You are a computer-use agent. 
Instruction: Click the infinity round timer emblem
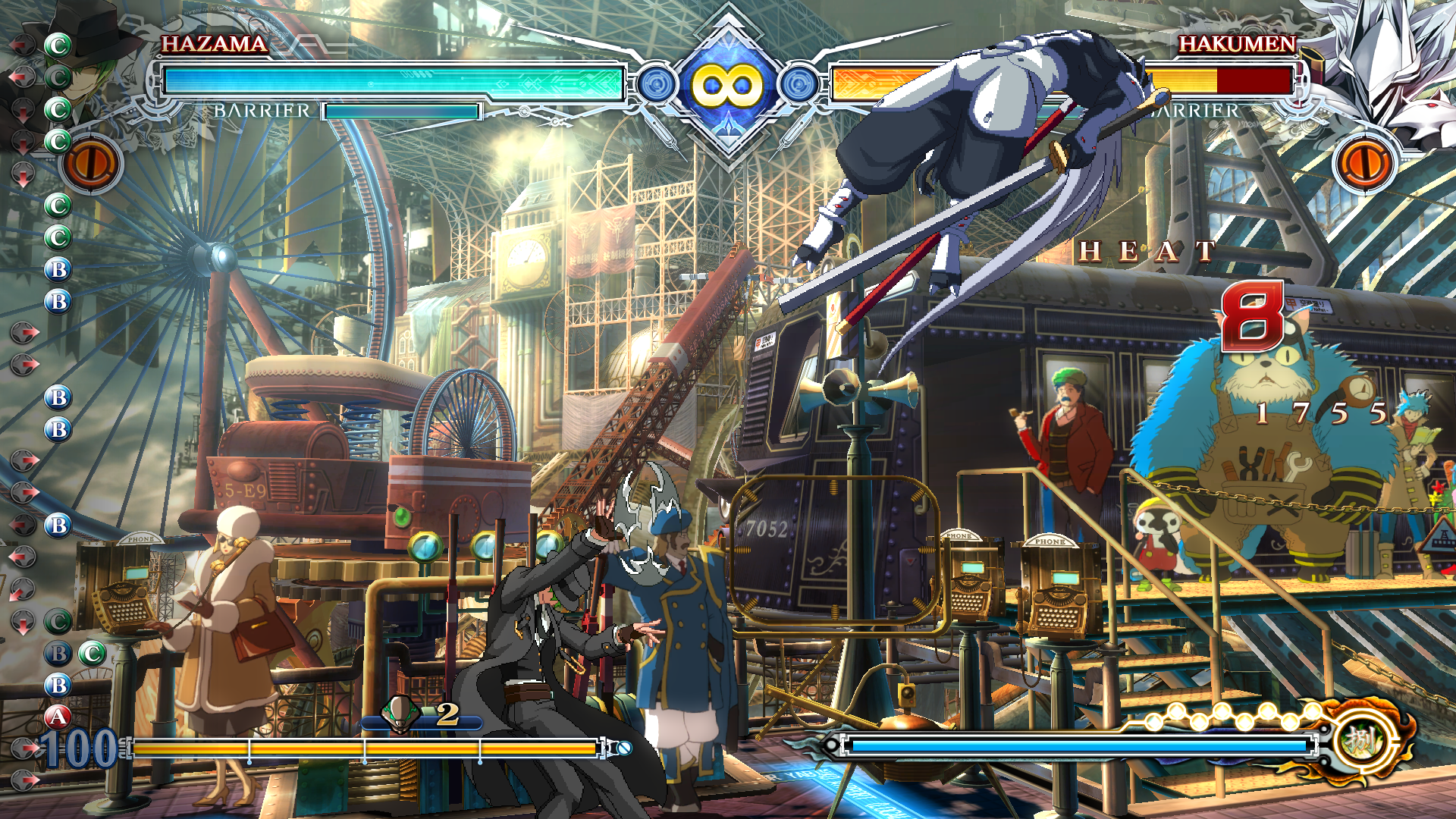click(728, 85)
